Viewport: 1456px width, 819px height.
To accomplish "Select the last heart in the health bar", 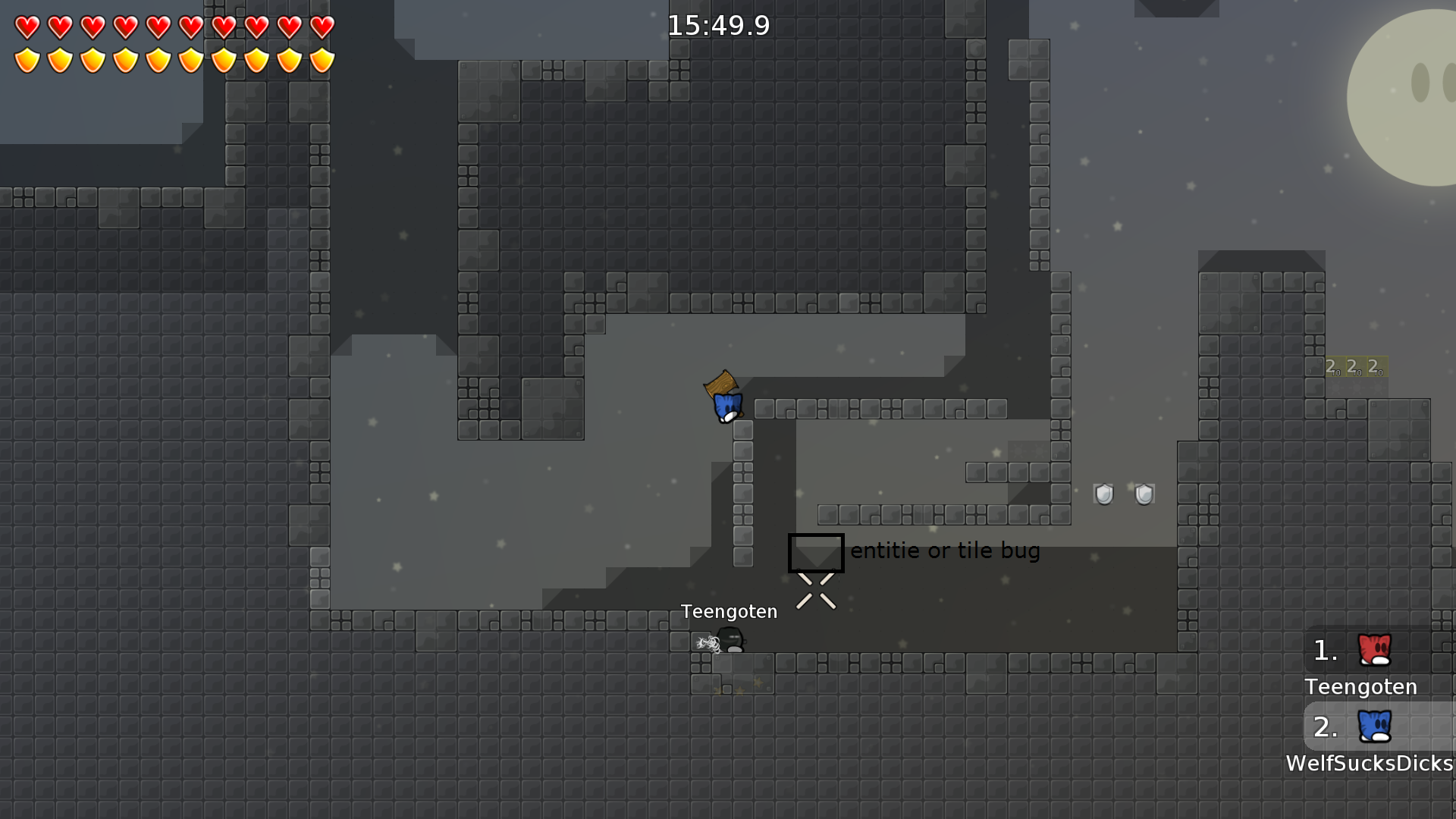I will [x=323, y=28].
